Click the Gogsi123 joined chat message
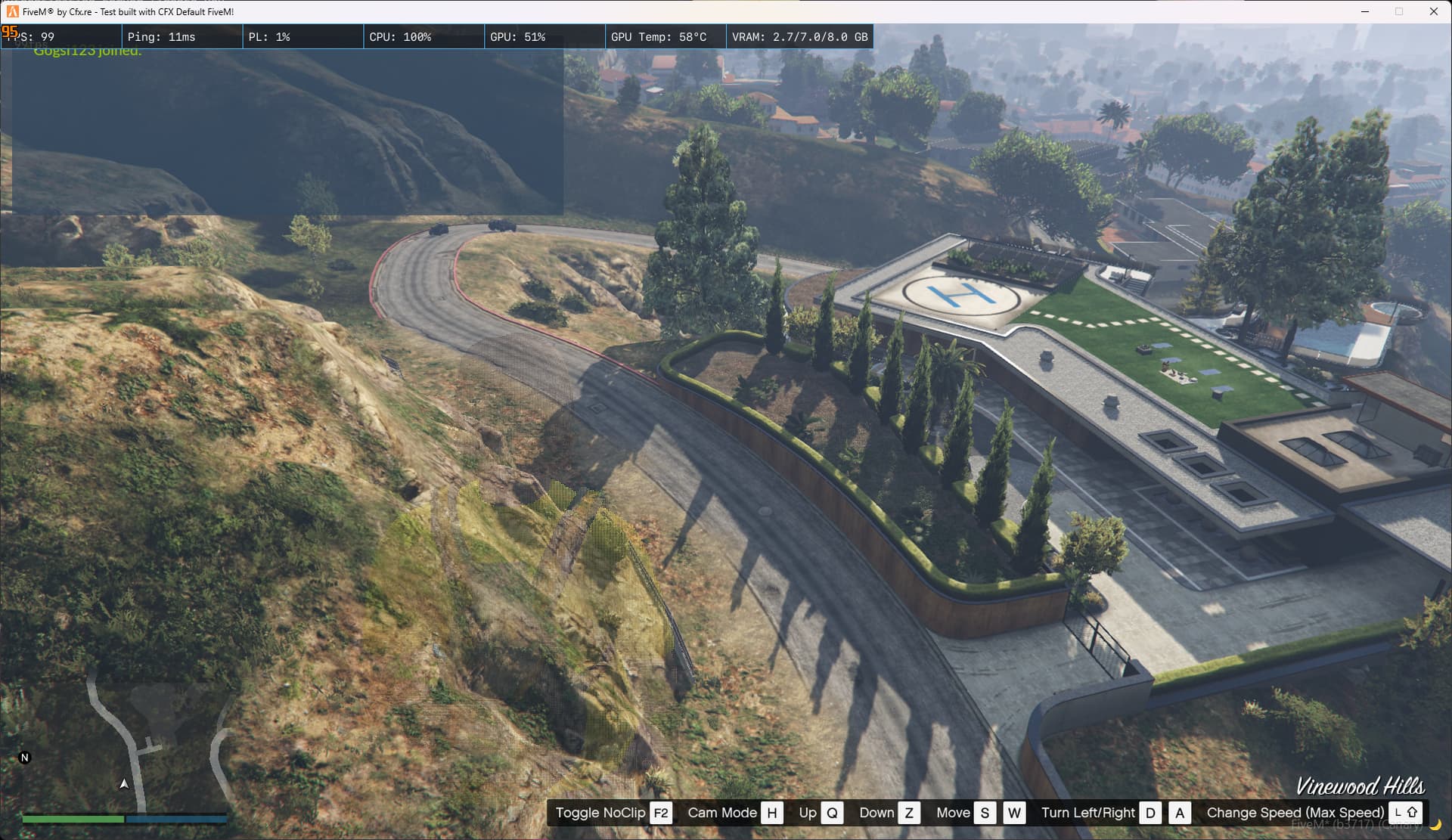Viewport: 1452px width, 840px height. [x=88, y=51]
